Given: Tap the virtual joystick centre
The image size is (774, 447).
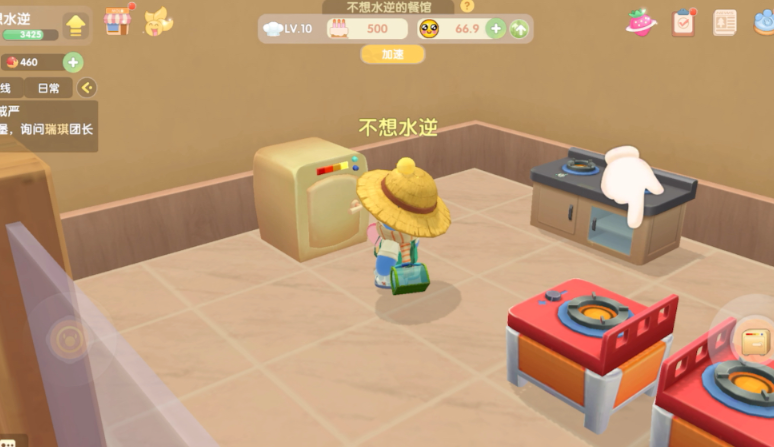Looking at the screenshot, I should point(68,338).
